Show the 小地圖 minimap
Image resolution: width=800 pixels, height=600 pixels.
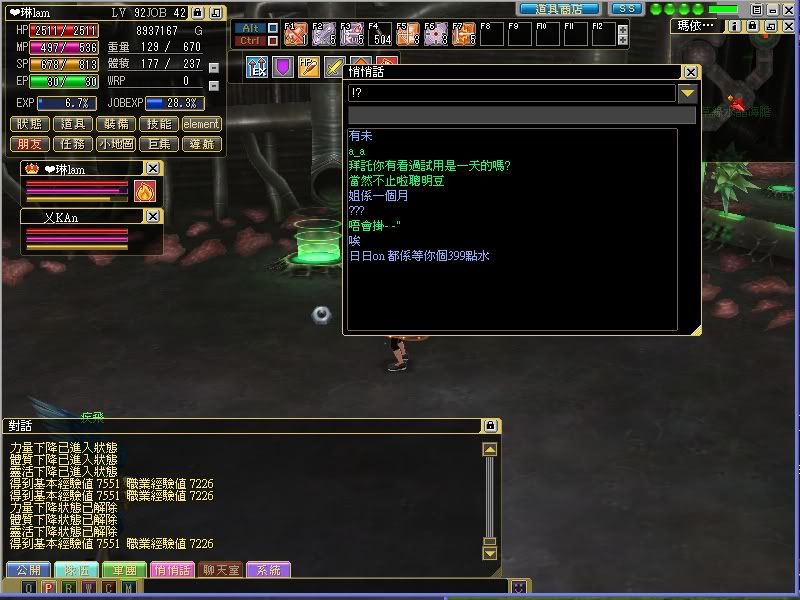(115, 144)
